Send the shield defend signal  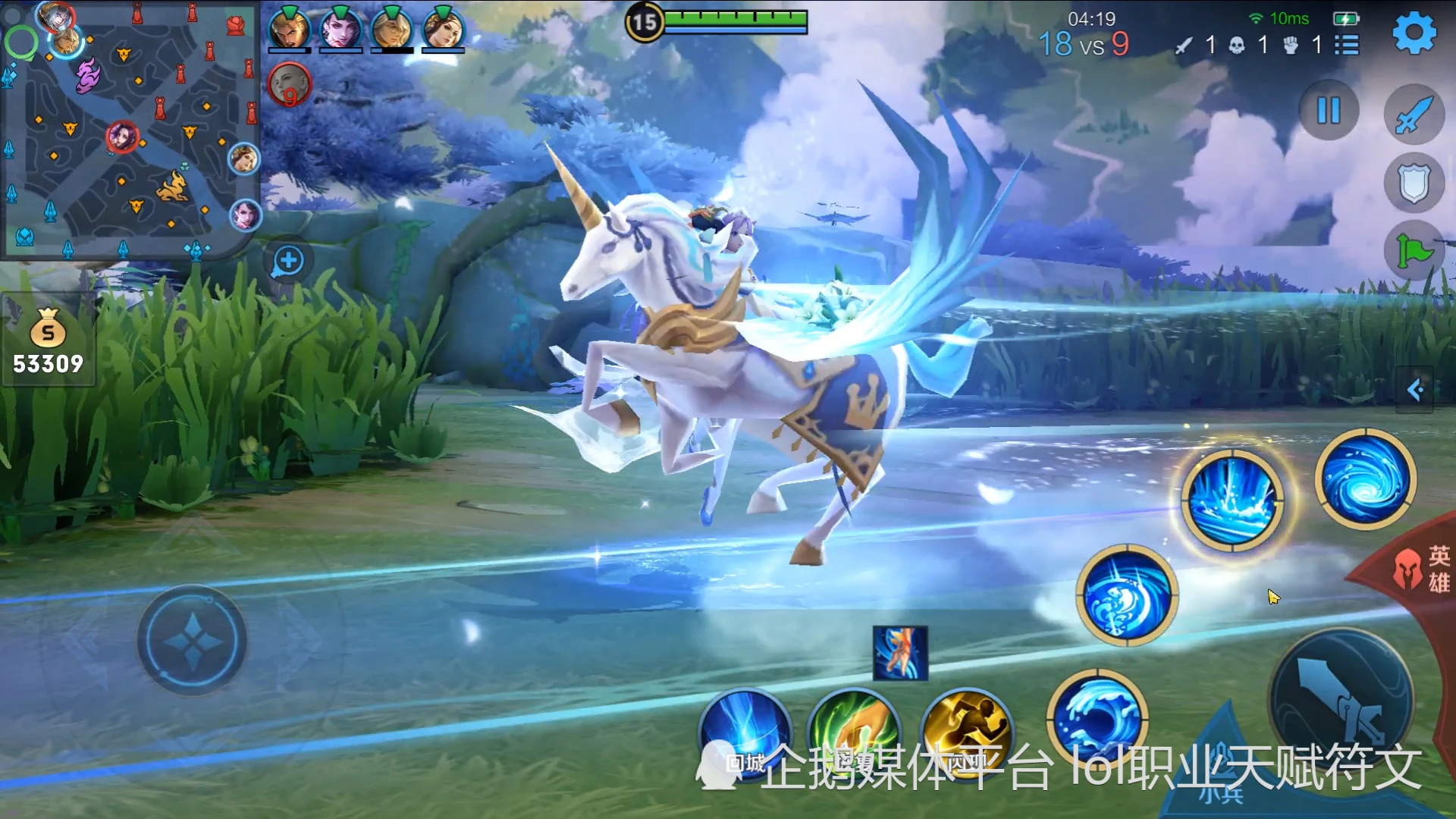point(1414,183)
